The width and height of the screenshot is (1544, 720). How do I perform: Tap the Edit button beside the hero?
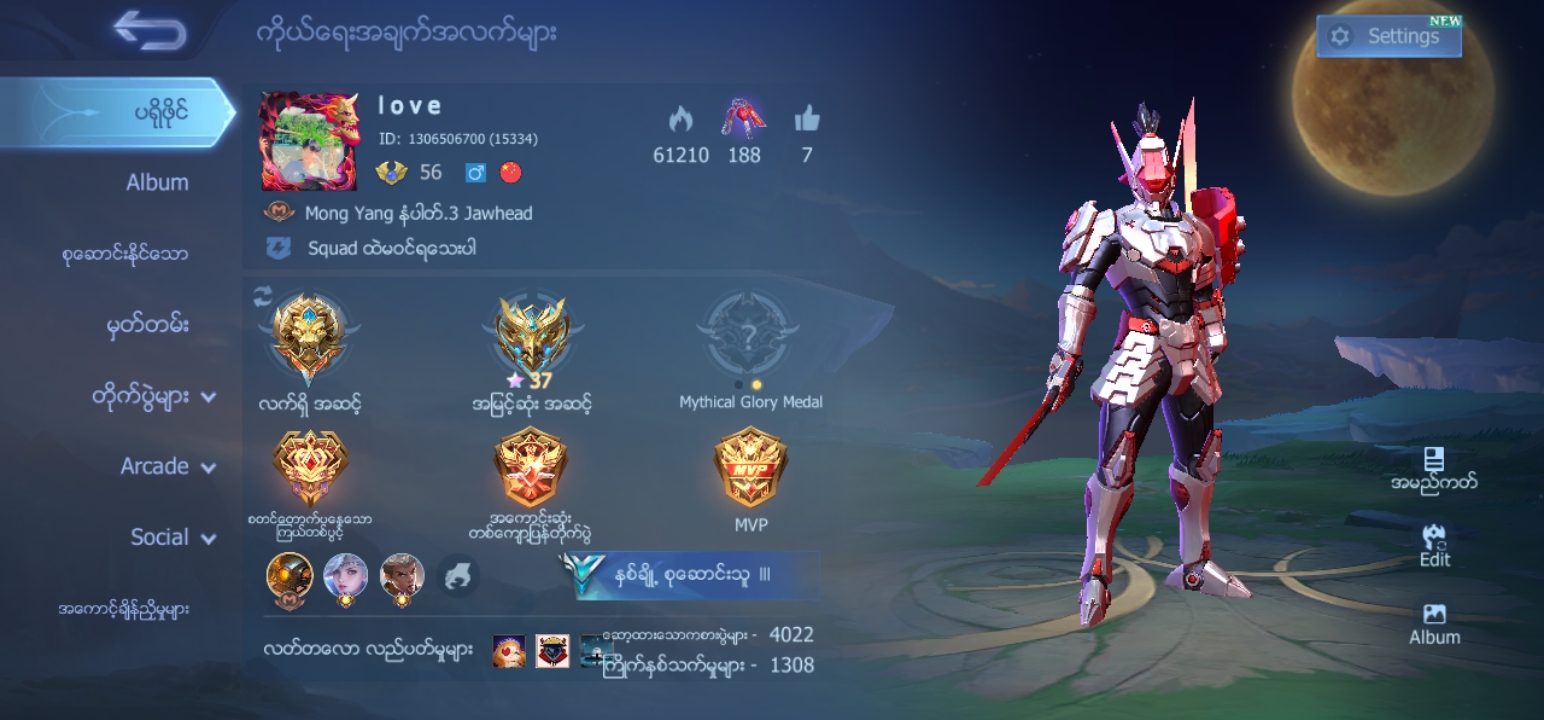(x=1434, y=545)
